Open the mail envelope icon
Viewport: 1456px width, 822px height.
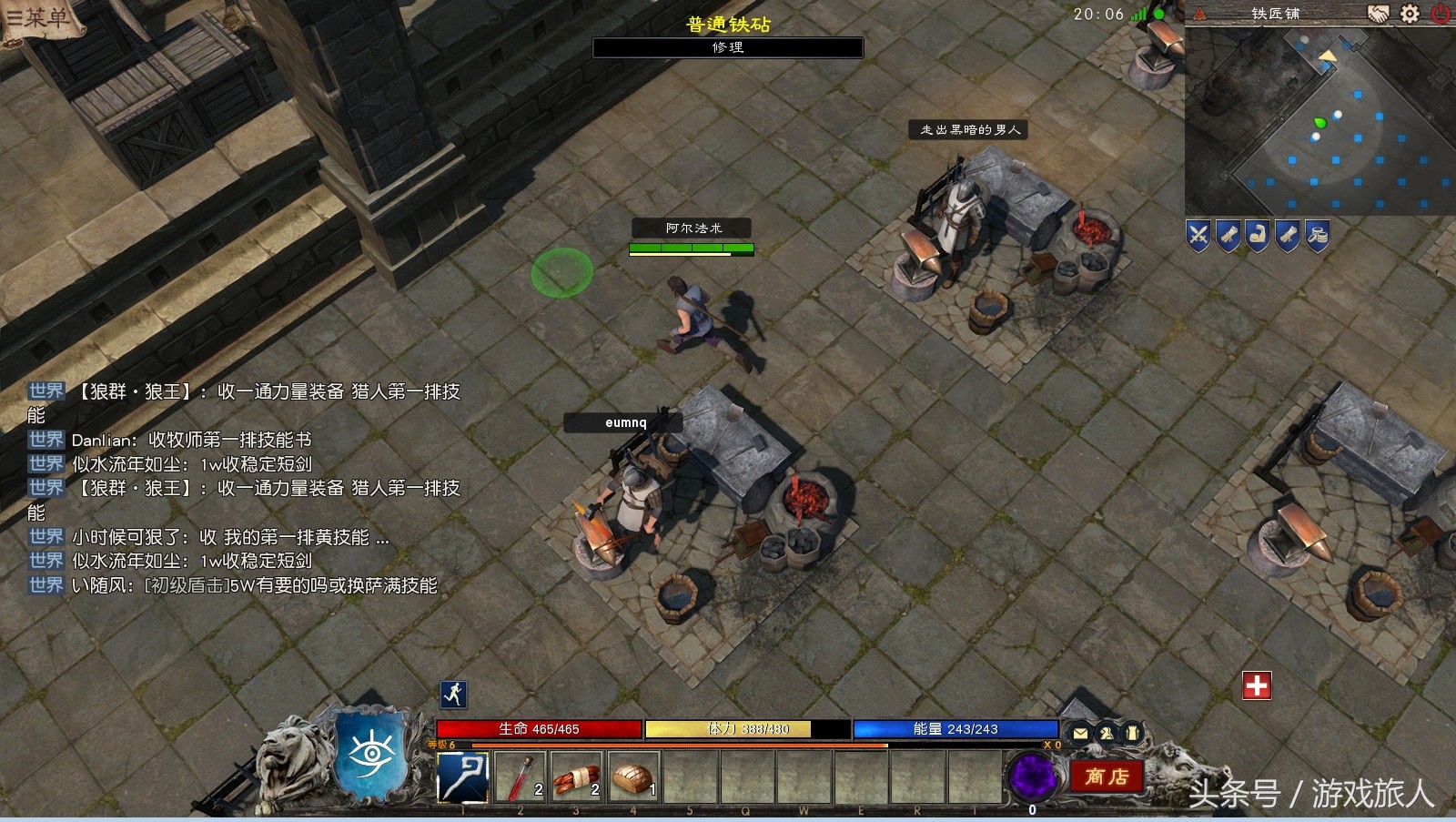1080,733
